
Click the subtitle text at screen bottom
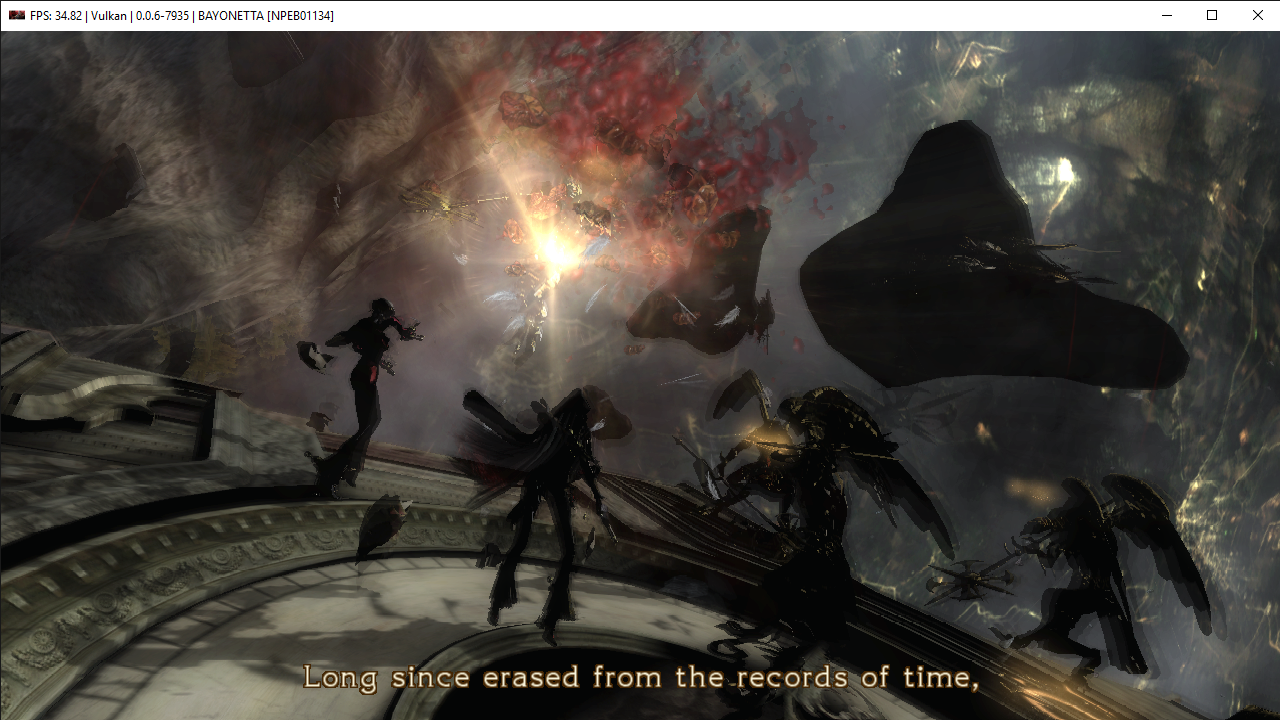[640, 677]
